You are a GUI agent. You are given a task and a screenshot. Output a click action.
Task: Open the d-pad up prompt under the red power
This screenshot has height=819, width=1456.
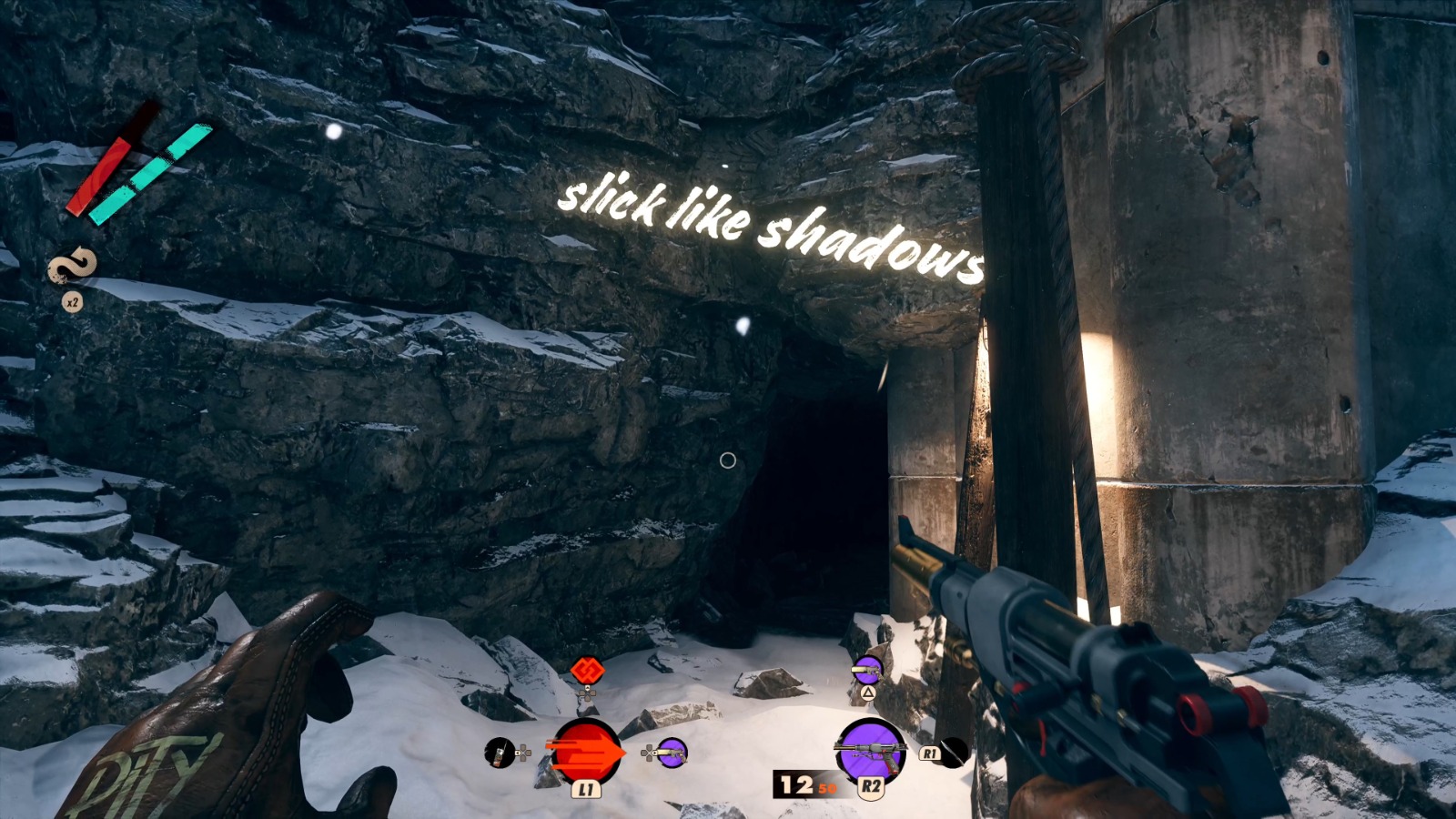(588, 693)
